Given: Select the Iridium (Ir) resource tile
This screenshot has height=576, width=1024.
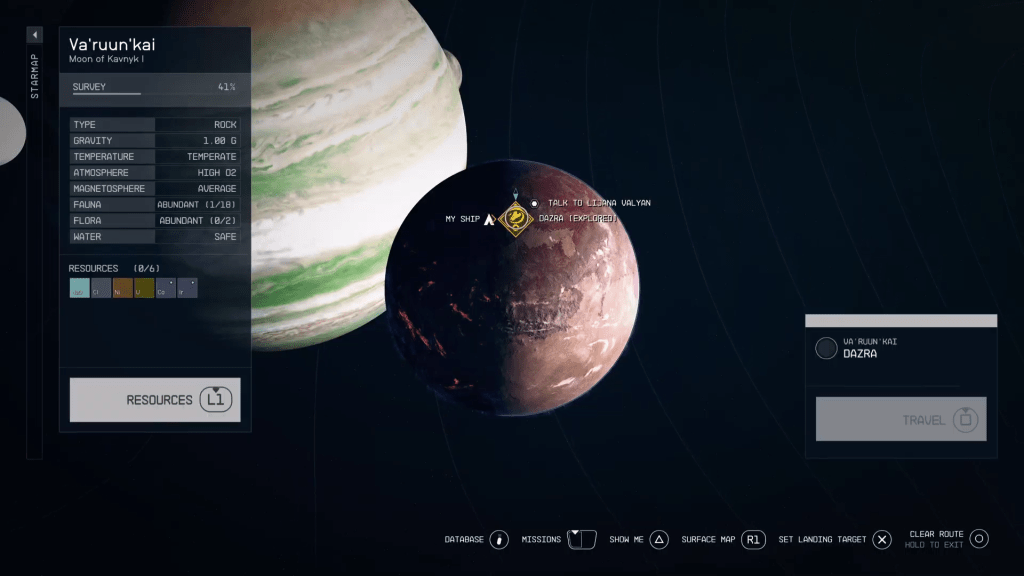Looking at the screenshot, I should coord(187,288).
